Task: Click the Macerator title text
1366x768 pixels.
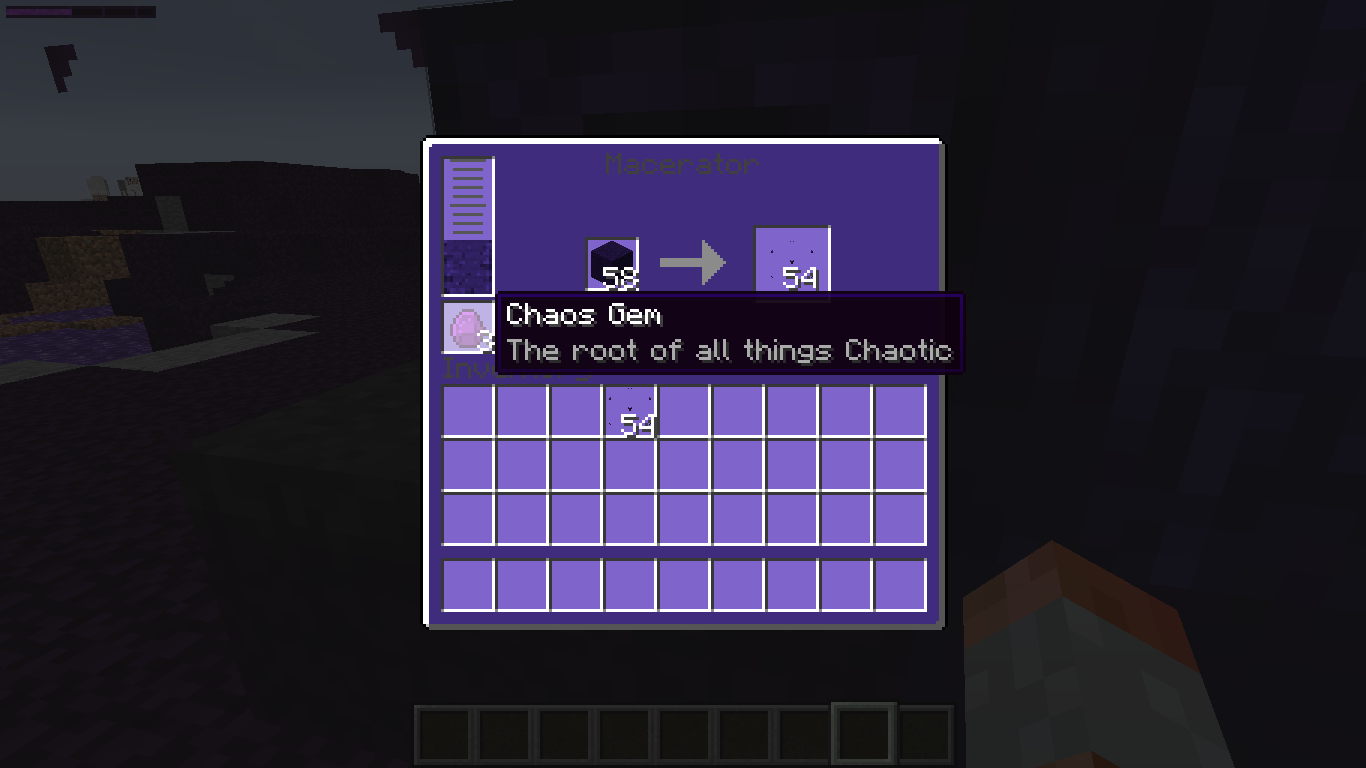Action: [x=684, y=165]
